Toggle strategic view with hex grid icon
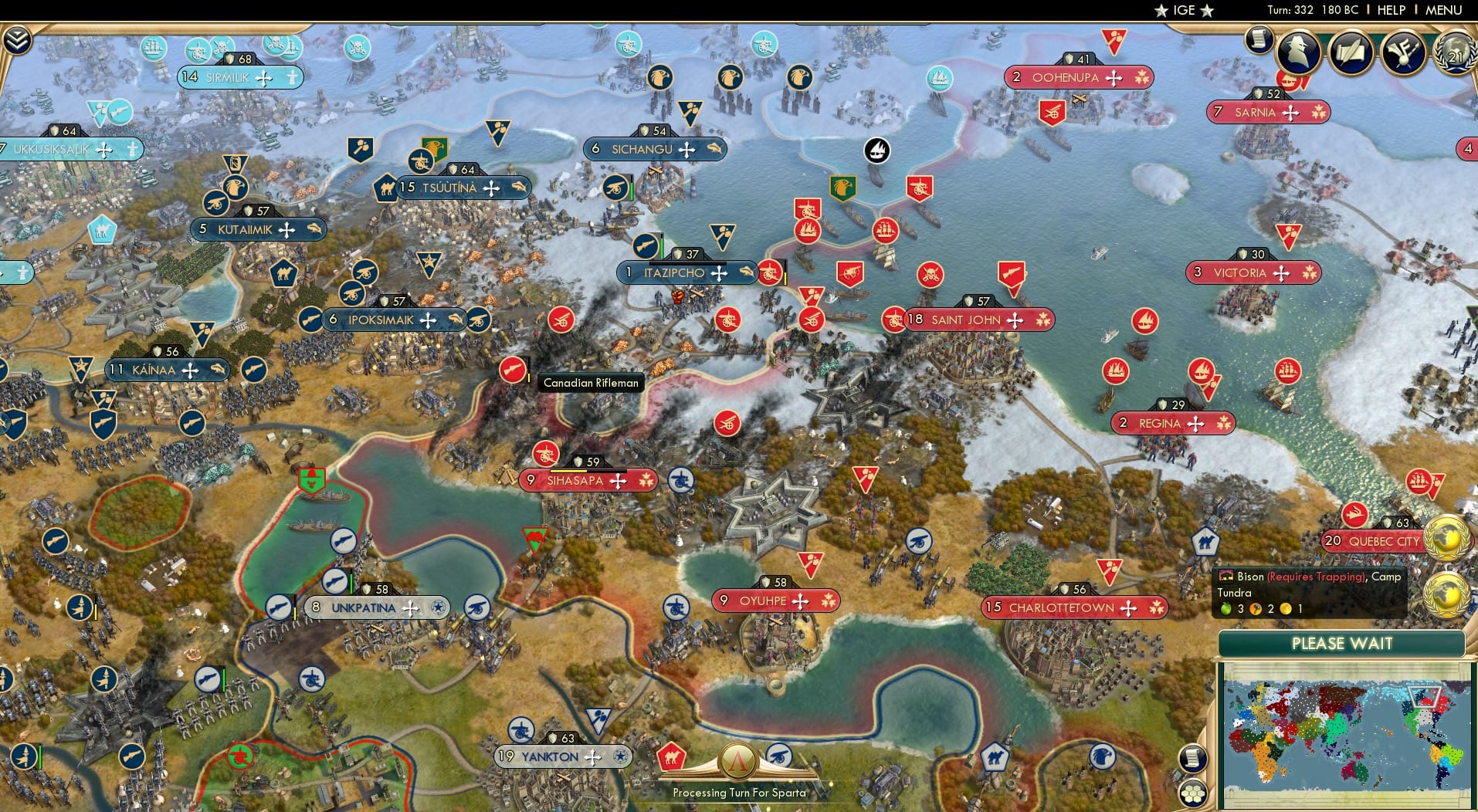The image size is (1478, 812). (x=1194, y=793)
